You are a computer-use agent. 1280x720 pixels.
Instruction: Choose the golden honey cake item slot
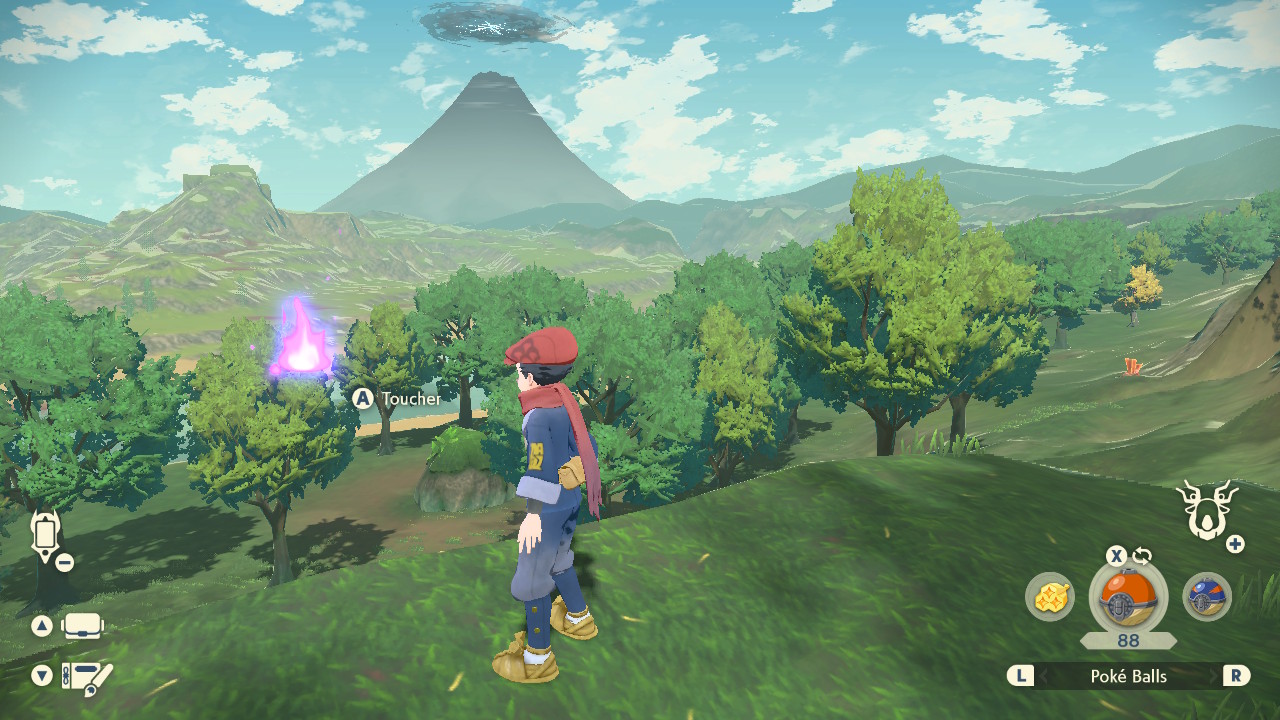(x=1050, y=597)
